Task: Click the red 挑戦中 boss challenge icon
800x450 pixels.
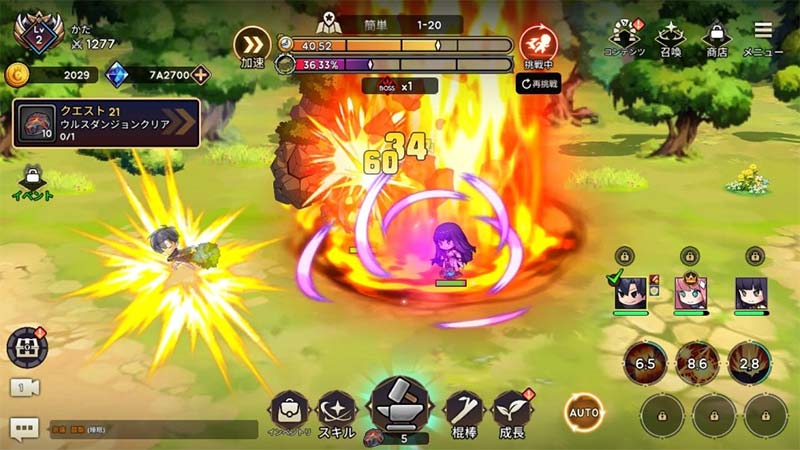Action: 538,44
